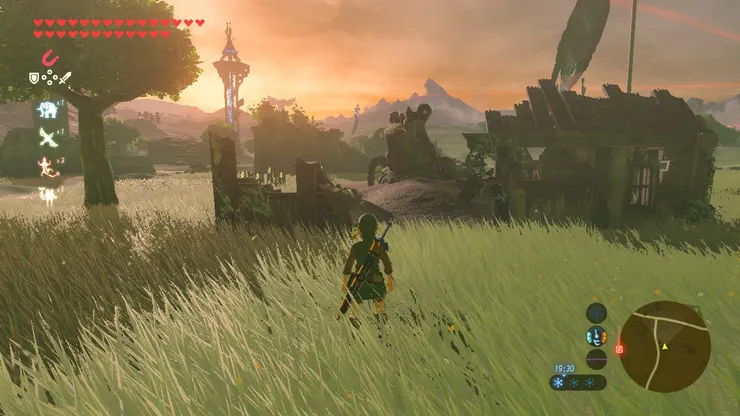Click the equipped shield icon
Image resolution: width=740 pixels, height=416 pixels.
[x=34, y=78]
